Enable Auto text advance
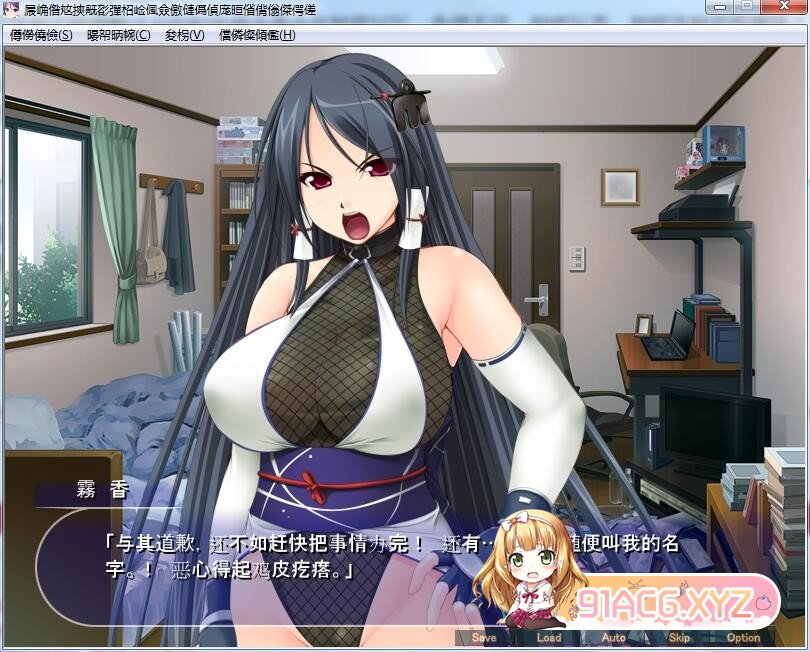Viewport: 810px width, 652px height. click(x=614, y=637)
